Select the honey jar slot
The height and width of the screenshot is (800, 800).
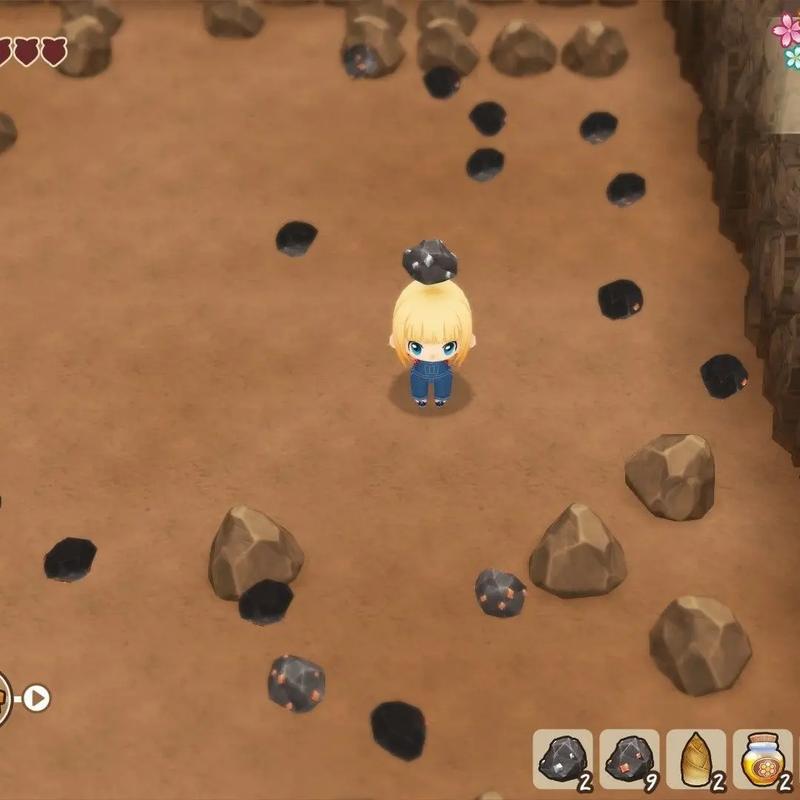point(762,759)
